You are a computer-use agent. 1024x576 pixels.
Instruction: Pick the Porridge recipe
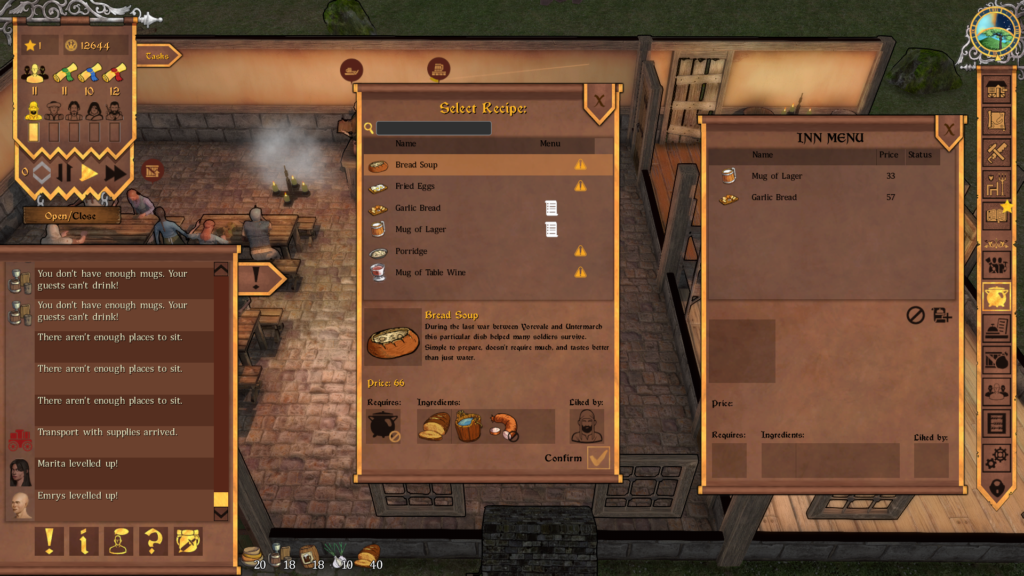tap(470, 251)
